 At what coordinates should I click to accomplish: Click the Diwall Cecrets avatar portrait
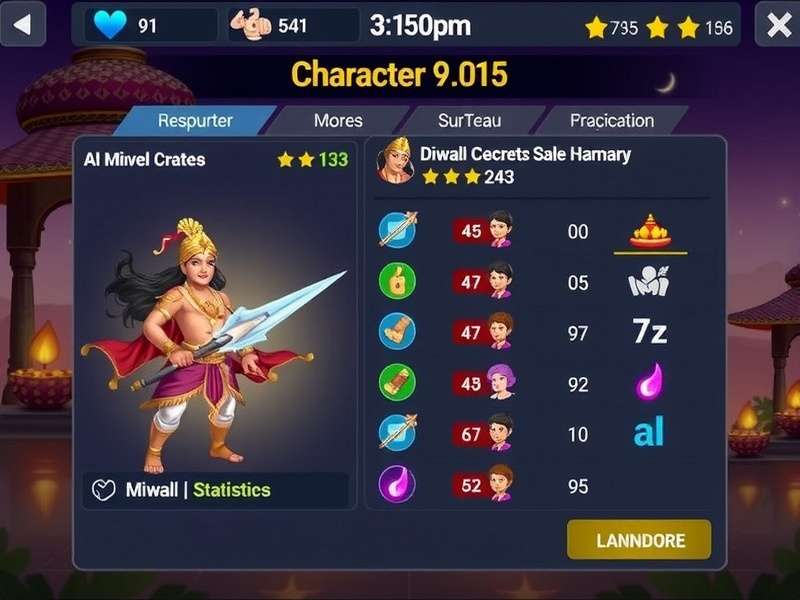click(395, 162)
